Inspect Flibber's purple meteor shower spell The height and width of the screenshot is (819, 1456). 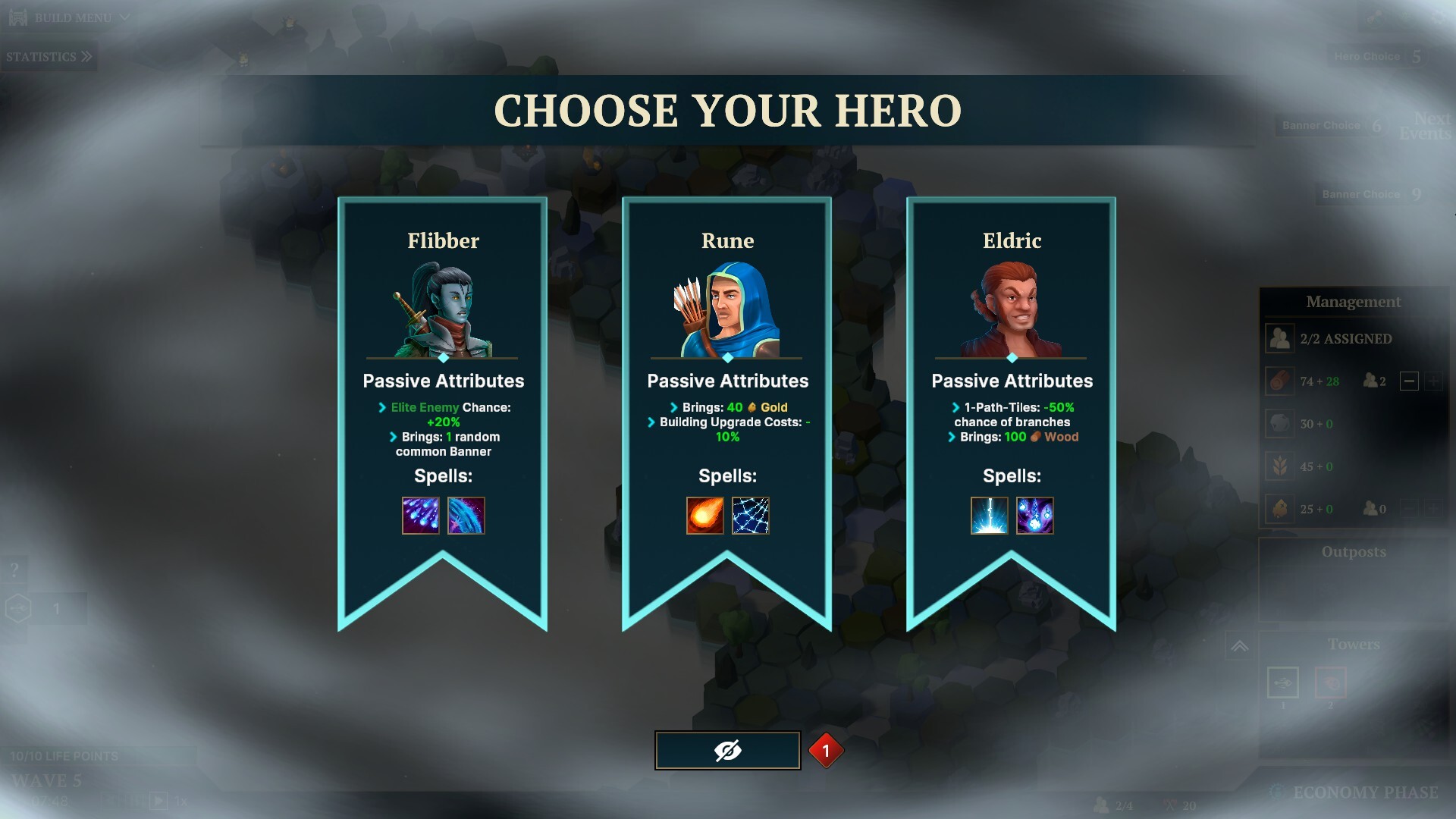coord(421,516)
